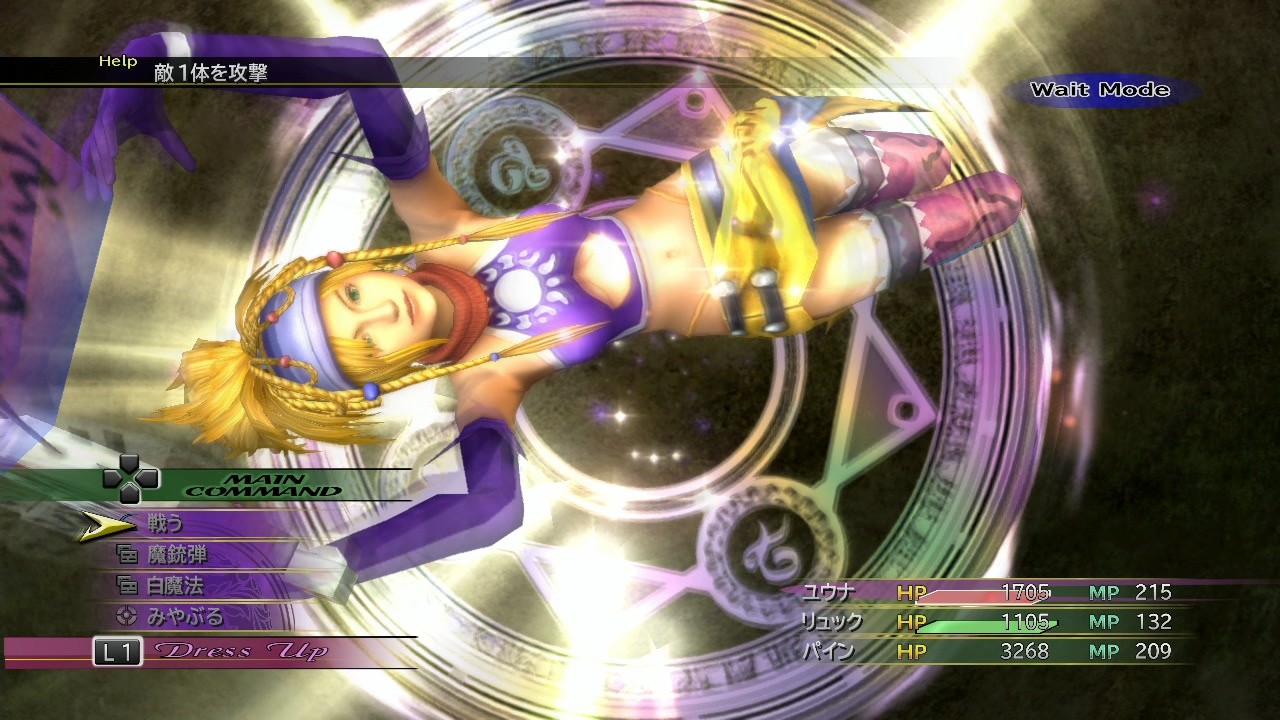Screen dimensions: 1280x720
Task: Click the Help label in the top bar
Action: [x=119, y=60]
